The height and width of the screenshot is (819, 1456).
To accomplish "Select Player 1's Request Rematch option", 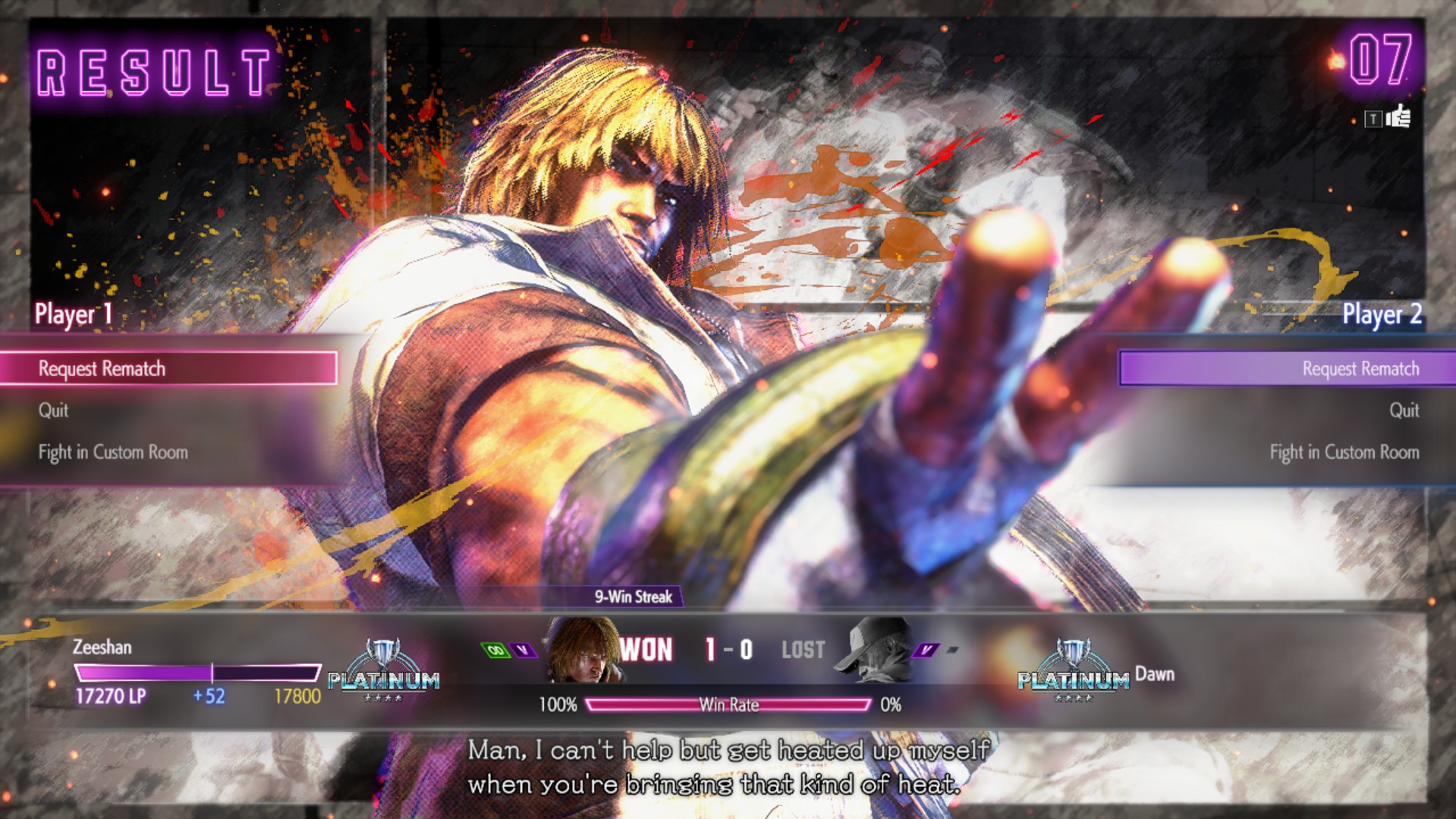I will pyautogui.click(x=168, y=368).
